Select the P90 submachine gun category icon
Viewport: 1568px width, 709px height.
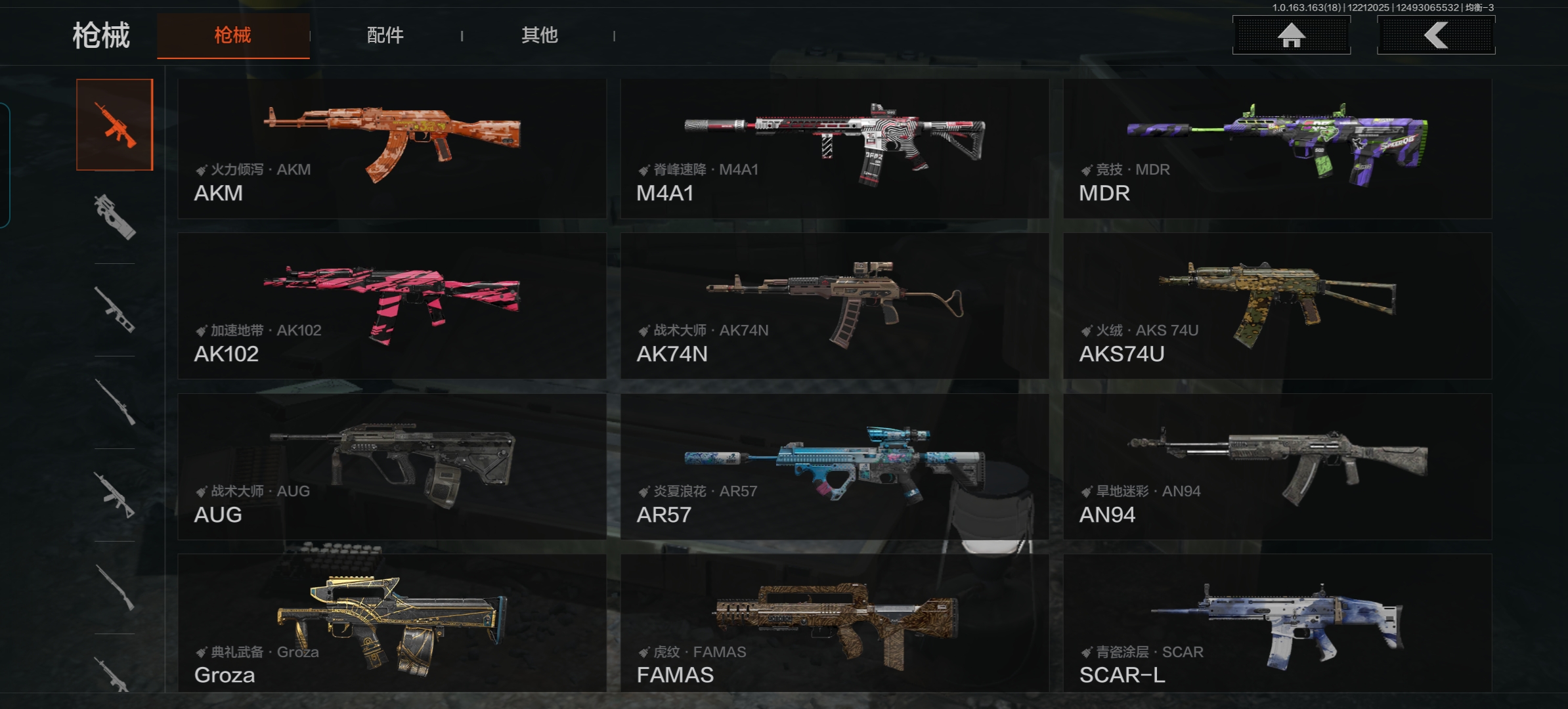coord(115,217)
